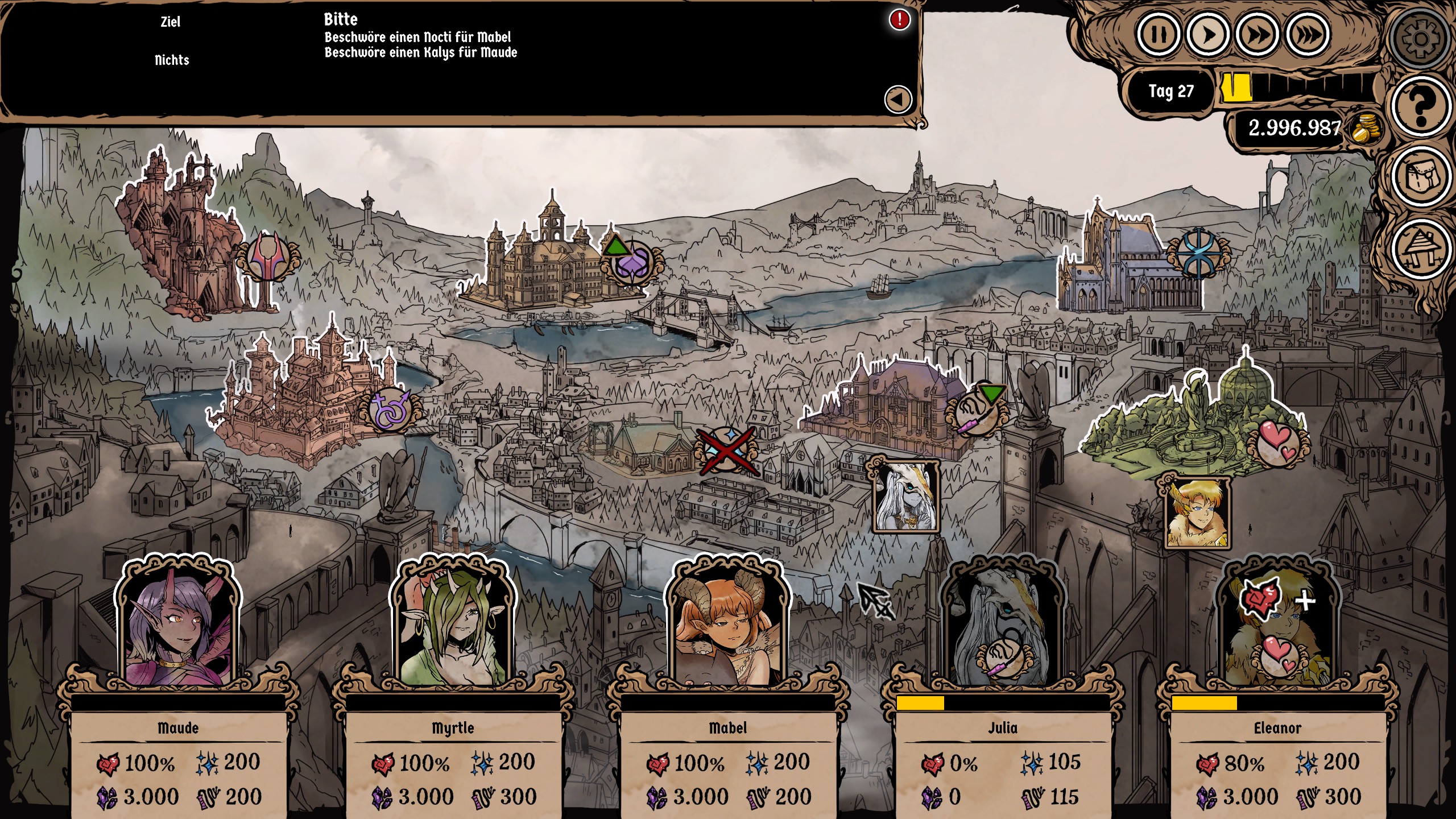Screen dimensions: 1456x819
Task: Select Julia's portrait card
Action: coord(1002,626)
